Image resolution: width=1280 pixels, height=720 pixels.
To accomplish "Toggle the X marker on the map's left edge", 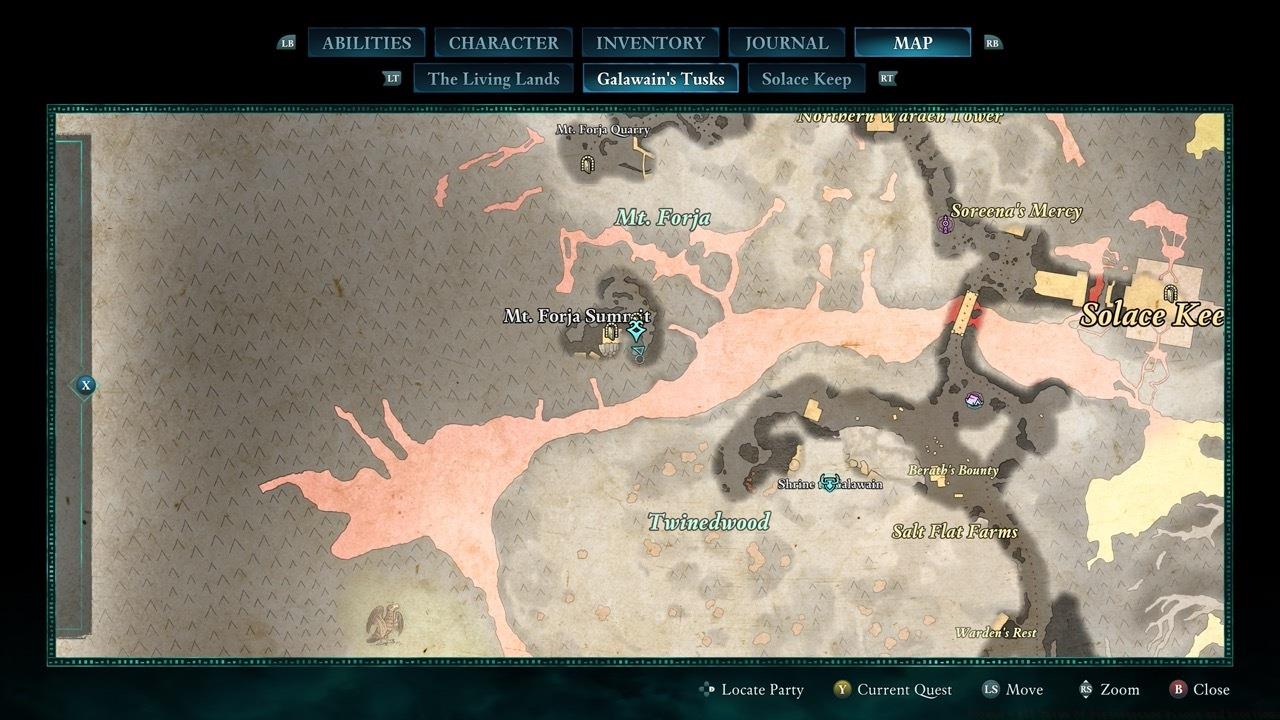I will coord(85,384).
